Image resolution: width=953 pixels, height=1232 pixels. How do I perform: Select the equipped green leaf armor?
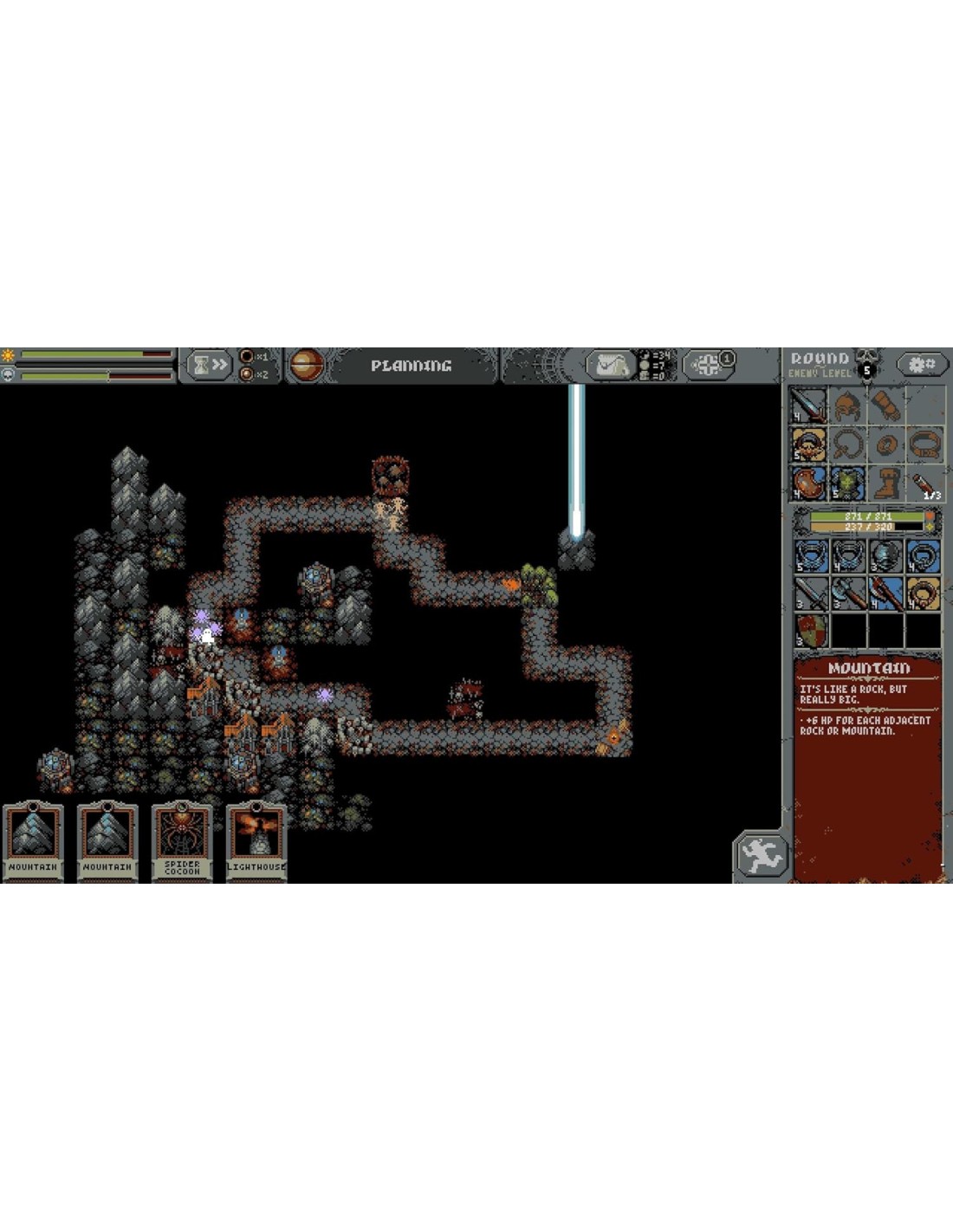[847, 483]
